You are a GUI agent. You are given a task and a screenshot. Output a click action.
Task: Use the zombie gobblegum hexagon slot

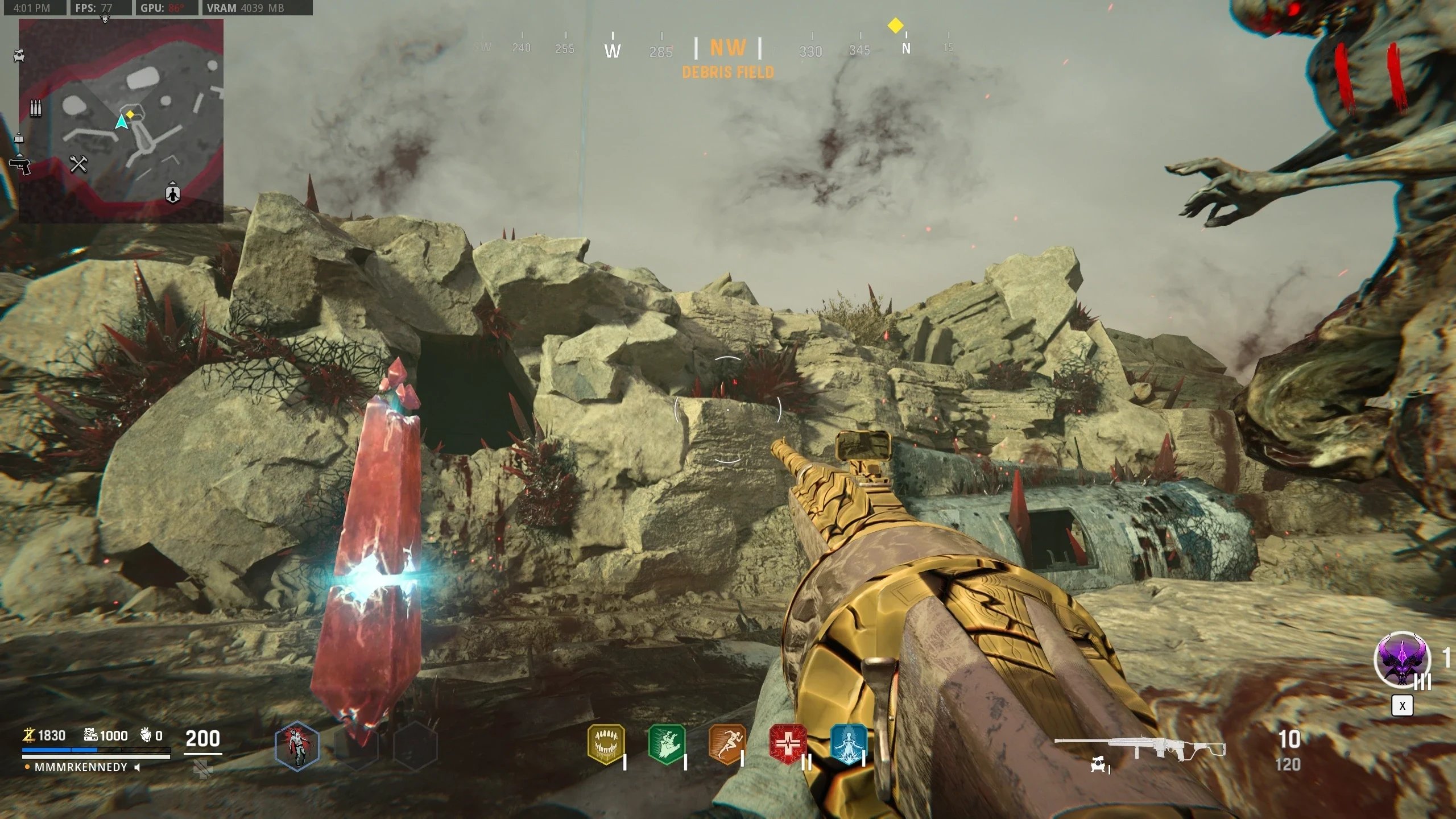297,746
